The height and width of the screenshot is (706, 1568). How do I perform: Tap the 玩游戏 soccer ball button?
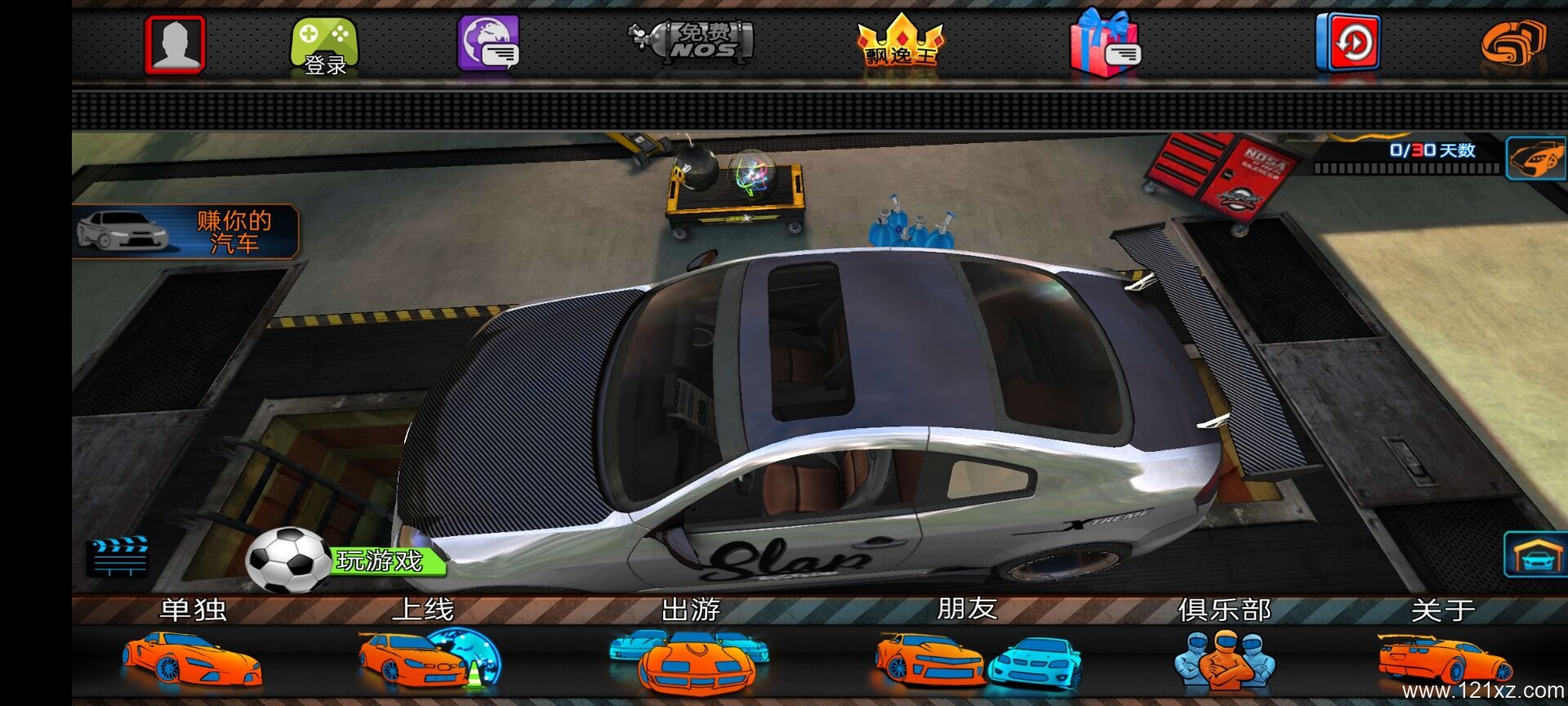pyautogui.click(x=347, y=561)
